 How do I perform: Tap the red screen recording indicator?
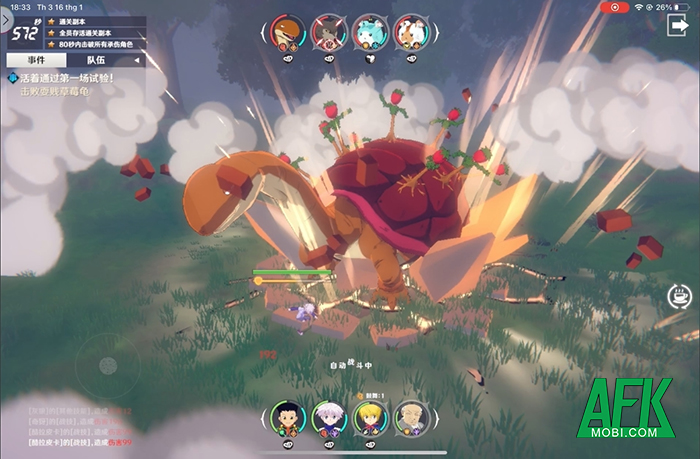point(612,7)
